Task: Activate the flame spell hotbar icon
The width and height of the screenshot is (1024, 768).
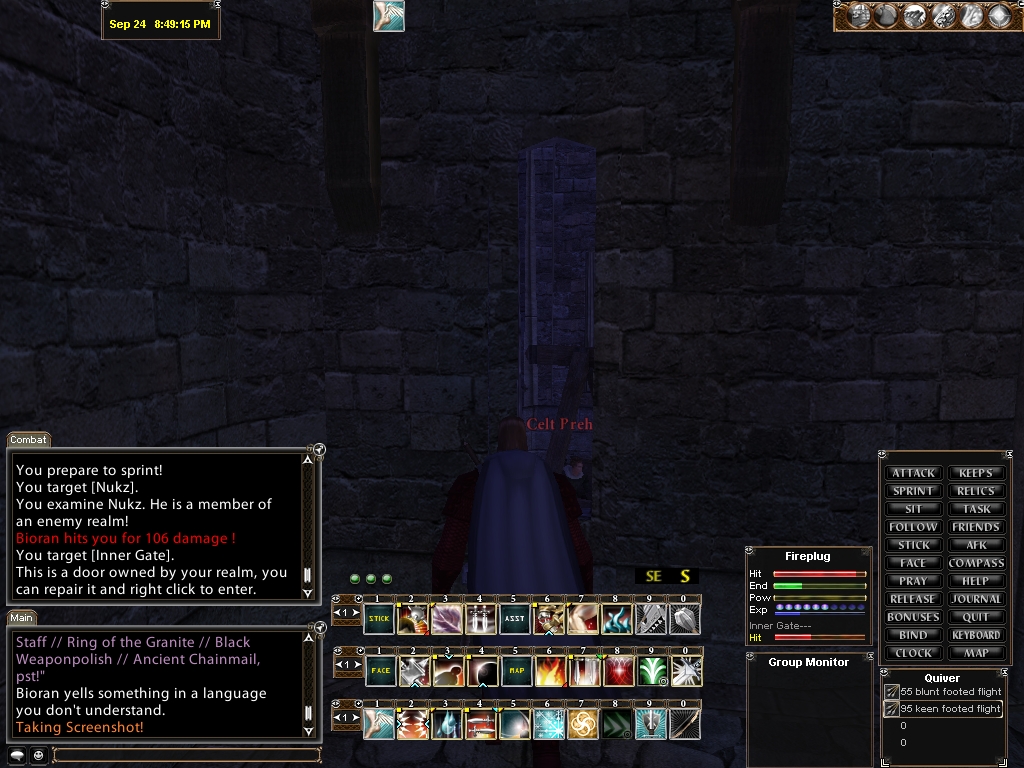Action: (549, 670)
